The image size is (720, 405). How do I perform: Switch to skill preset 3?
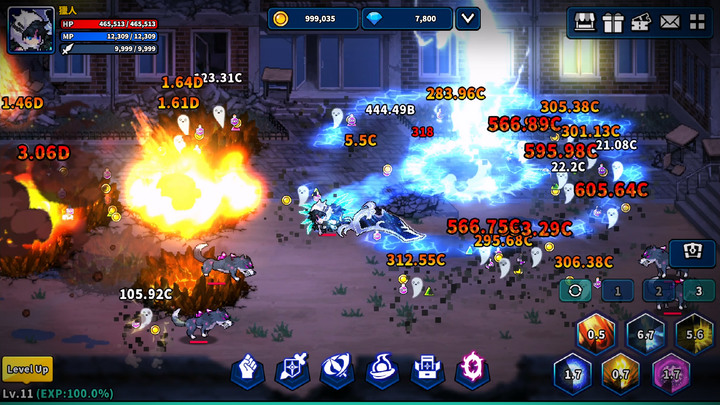pyautogui.click(x=699, y=291)
